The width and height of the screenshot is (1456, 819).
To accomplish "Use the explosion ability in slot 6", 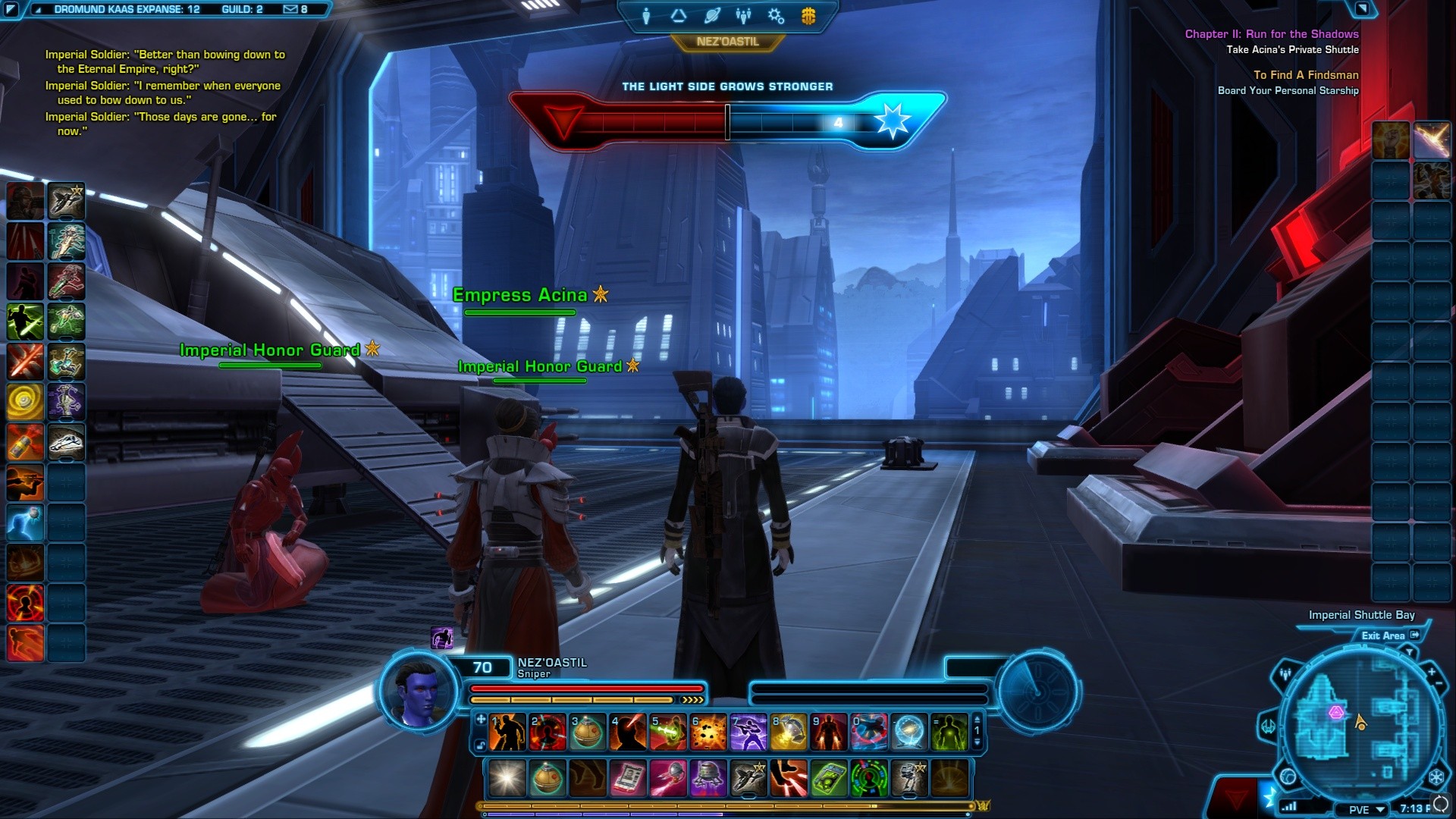I will (x=709, y=733).
